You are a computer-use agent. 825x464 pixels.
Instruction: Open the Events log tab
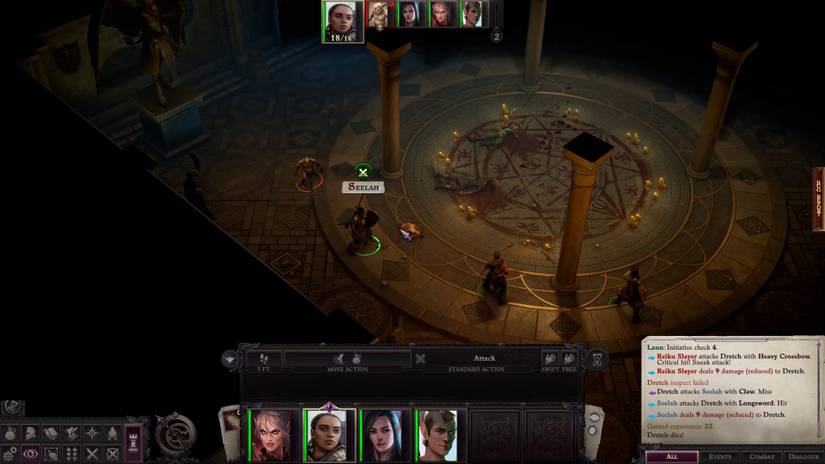coord(720,456)
